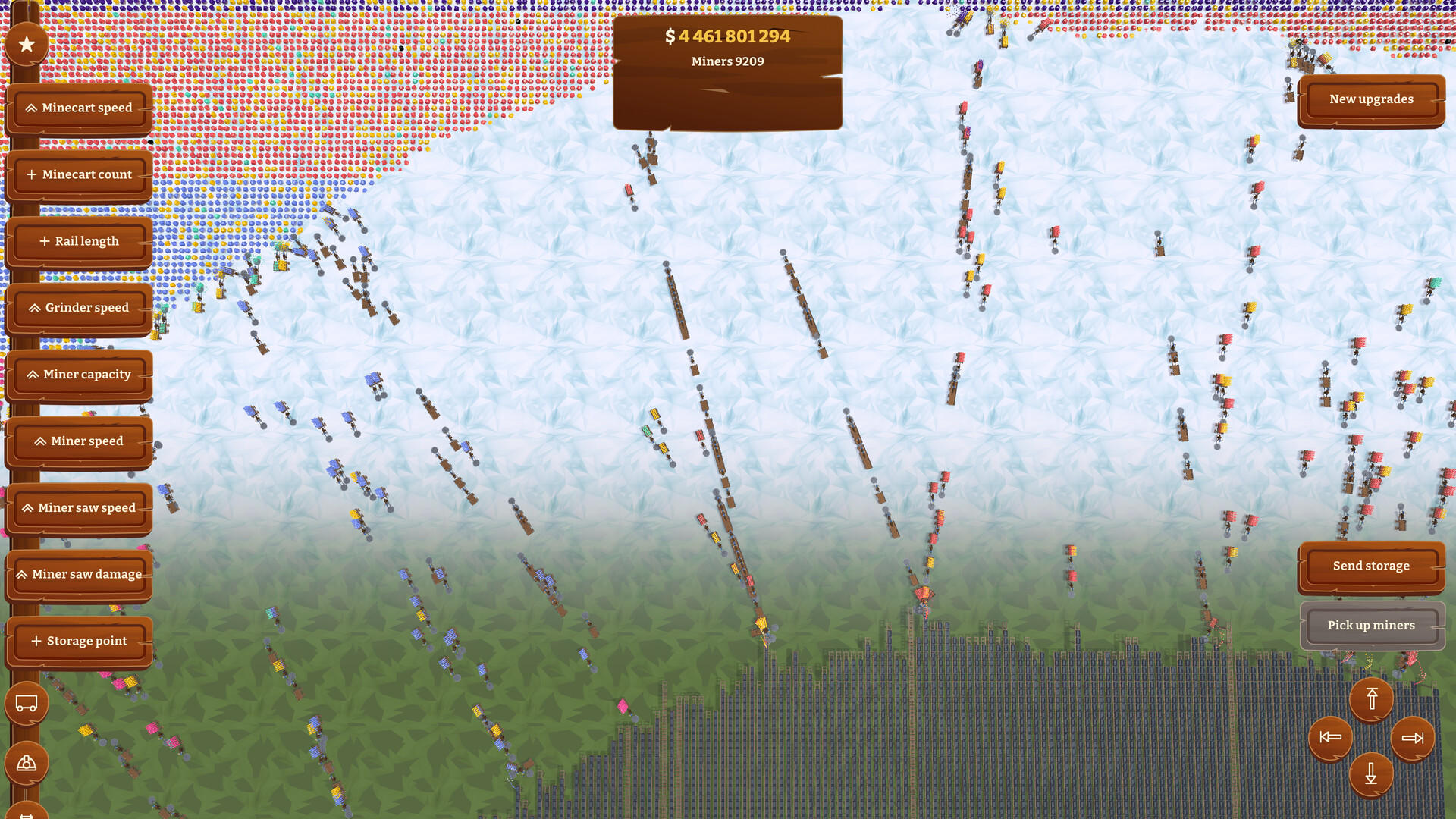Click the star icon at top left

click(x=27, y=43)
